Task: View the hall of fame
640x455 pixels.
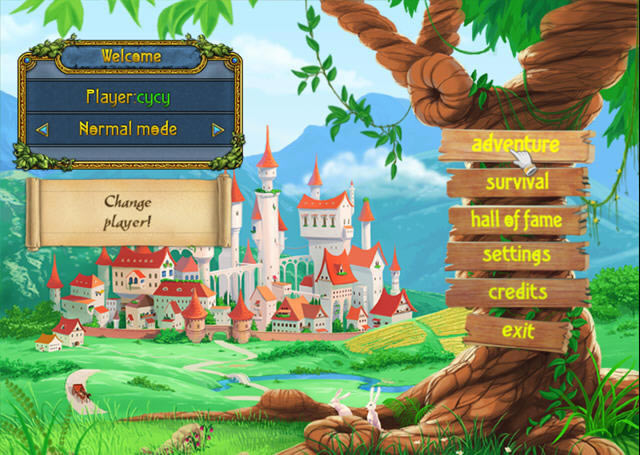Action: [516, 218]
